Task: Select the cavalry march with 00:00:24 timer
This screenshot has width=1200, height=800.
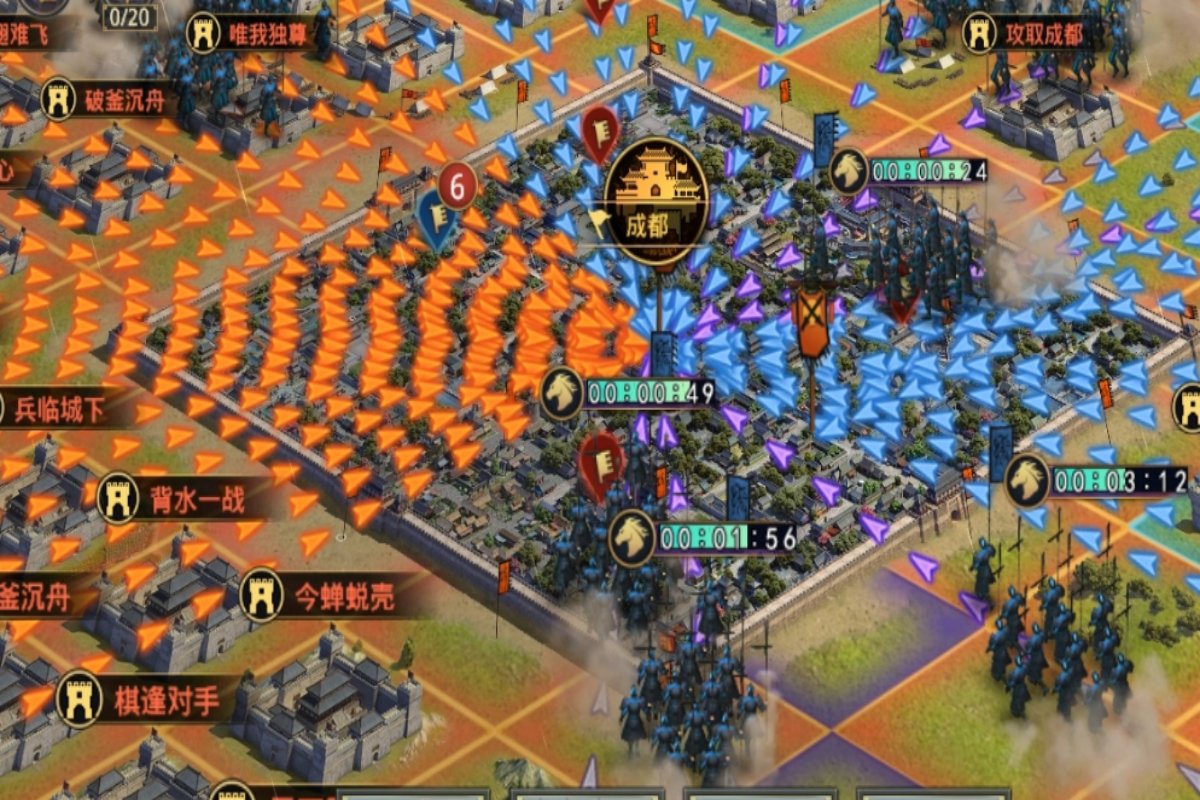Action: 849,171
